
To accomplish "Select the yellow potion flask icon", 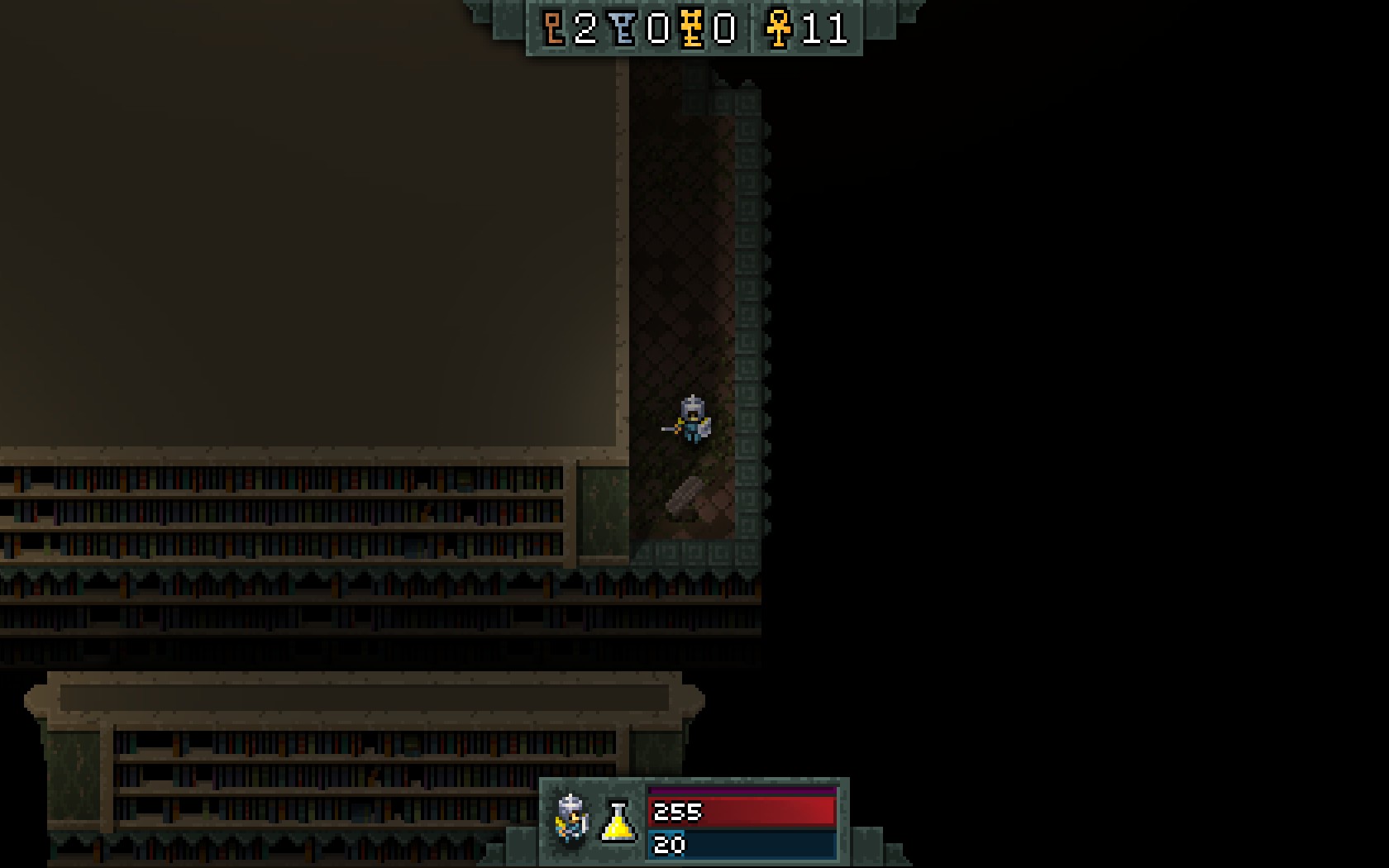I will coord(618,822).
